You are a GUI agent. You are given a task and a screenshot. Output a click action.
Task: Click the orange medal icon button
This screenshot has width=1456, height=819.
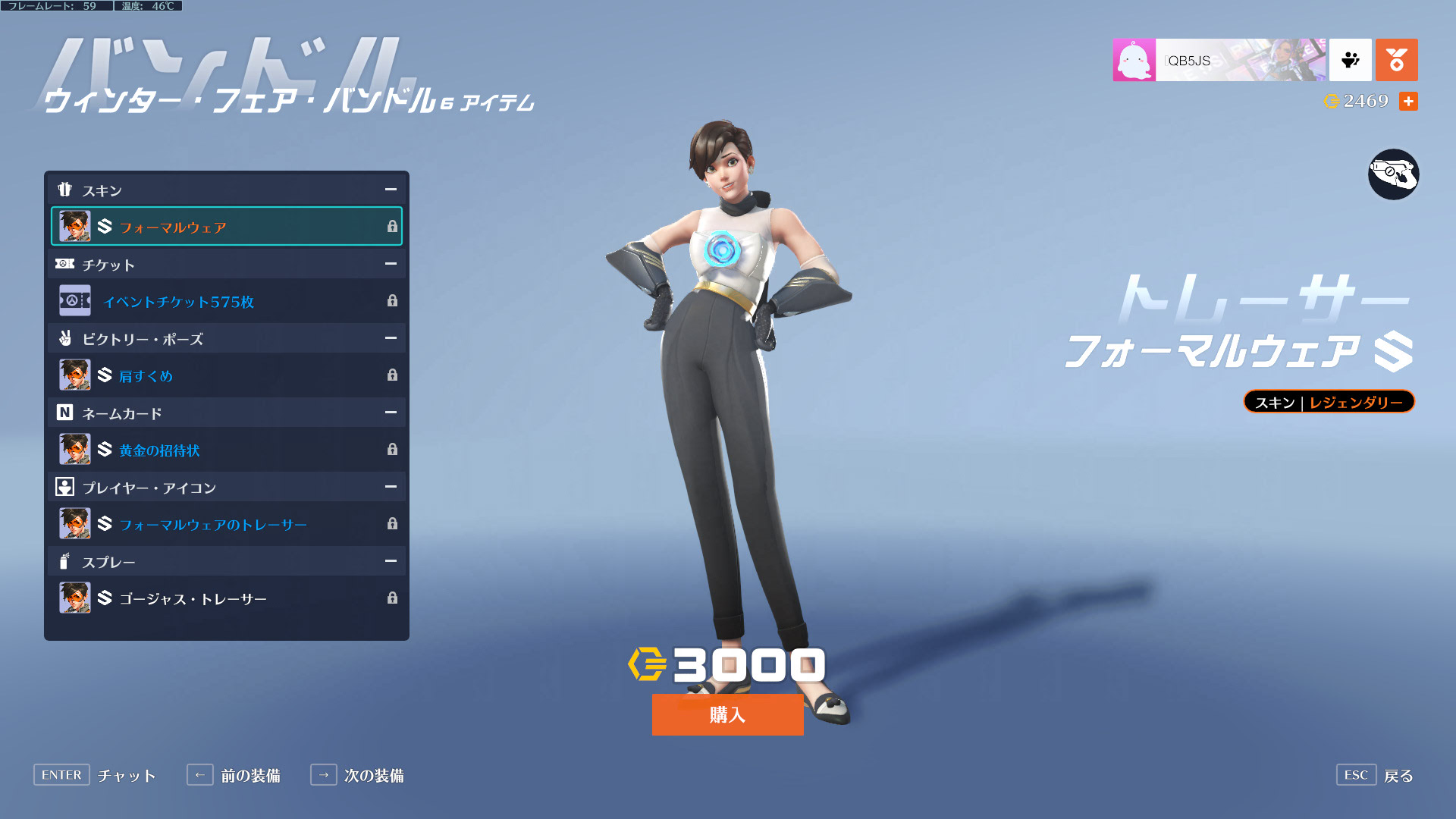tap(1396, 60)
